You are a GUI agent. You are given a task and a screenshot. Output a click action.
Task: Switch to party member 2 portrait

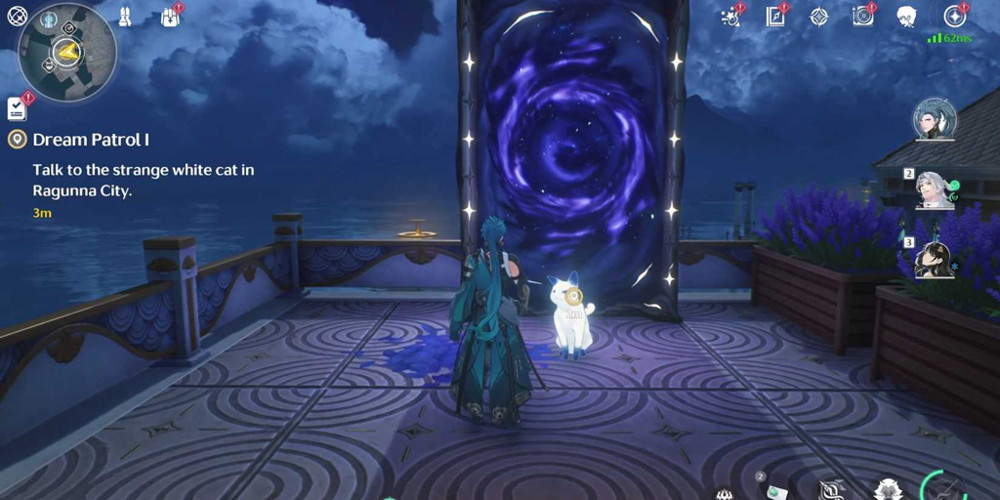(x=935, y=190)
